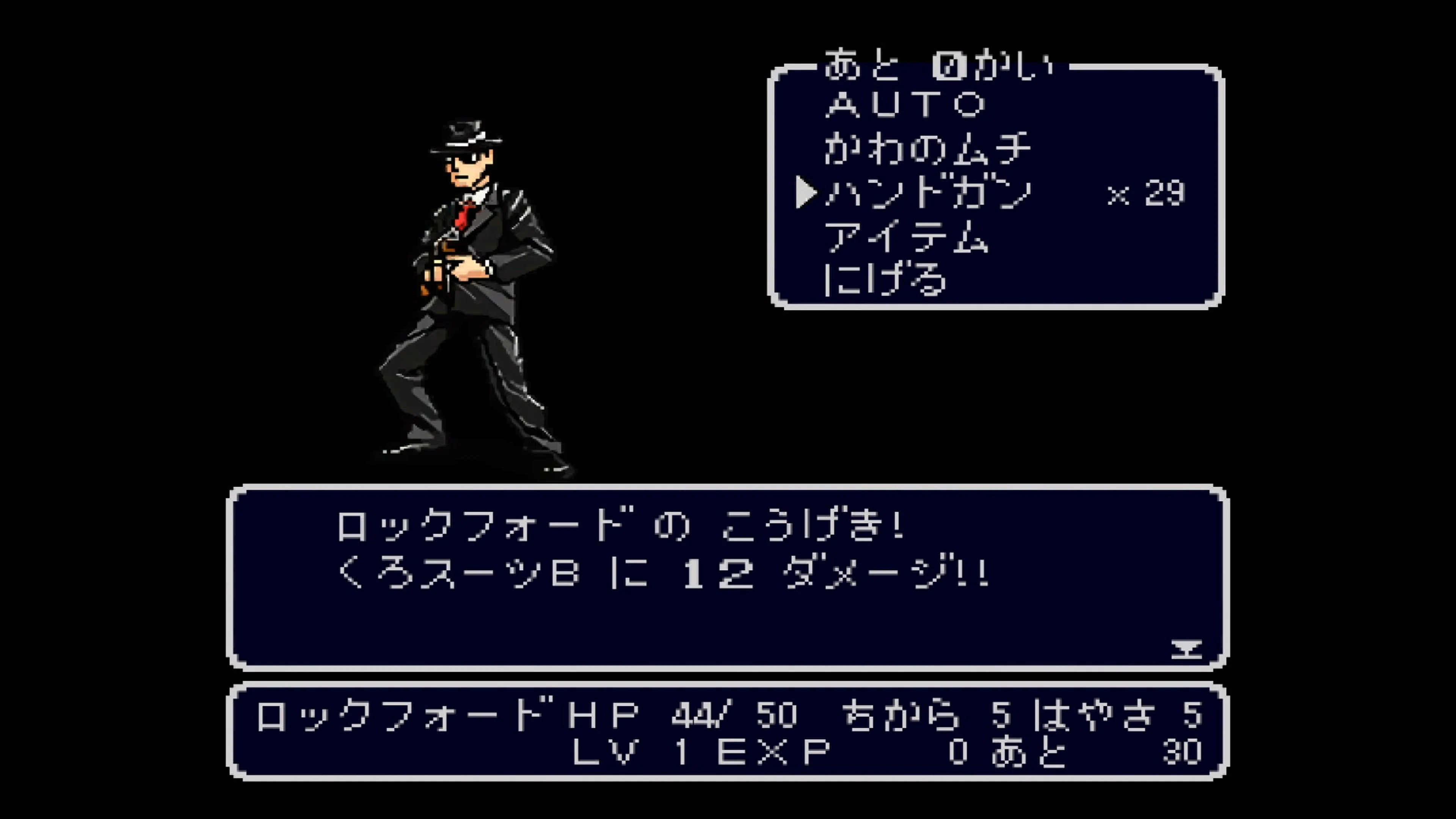Open the アイテム item command

click(x=904, y=237)
